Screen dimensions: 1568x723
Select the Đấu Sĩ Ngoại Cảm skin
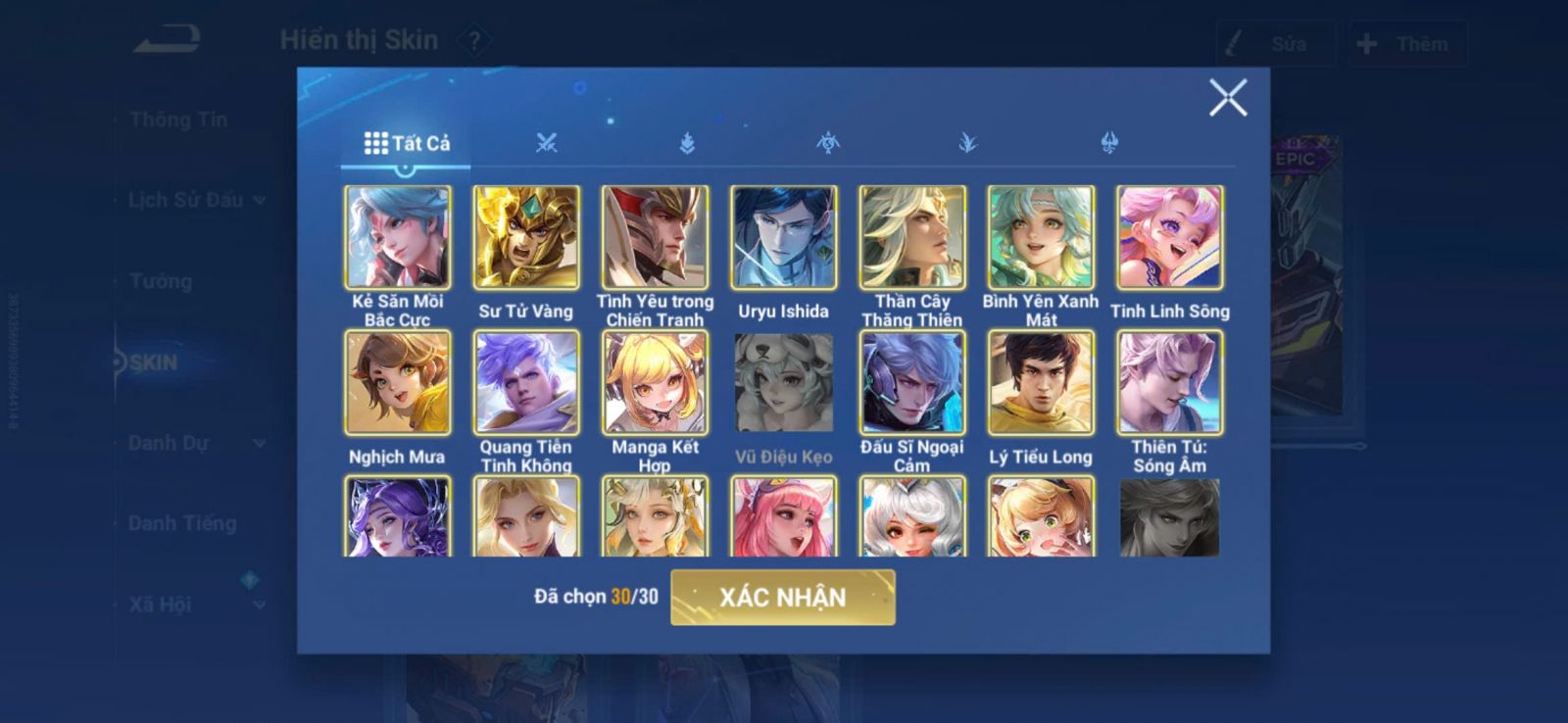pos(912,383)
